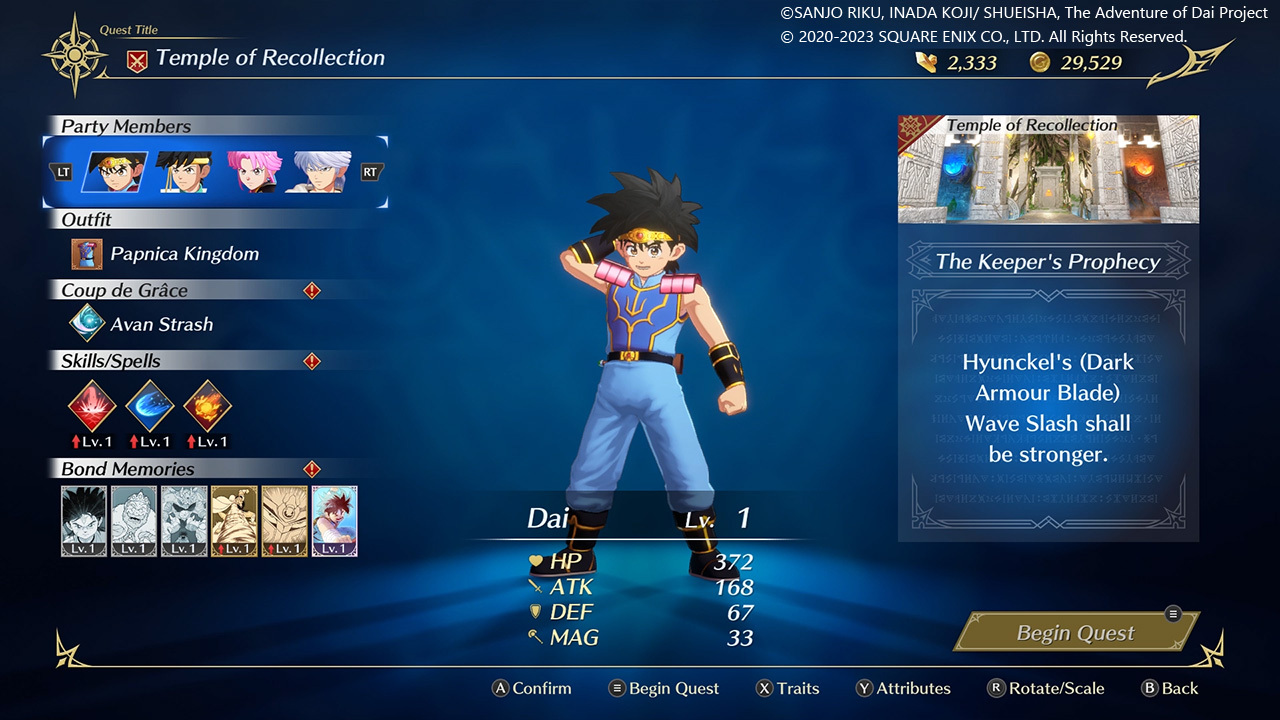Viewport: 1280px width, 720px height.
Task: Select the blue wave slash skill icon
Action: pos(150,405)
